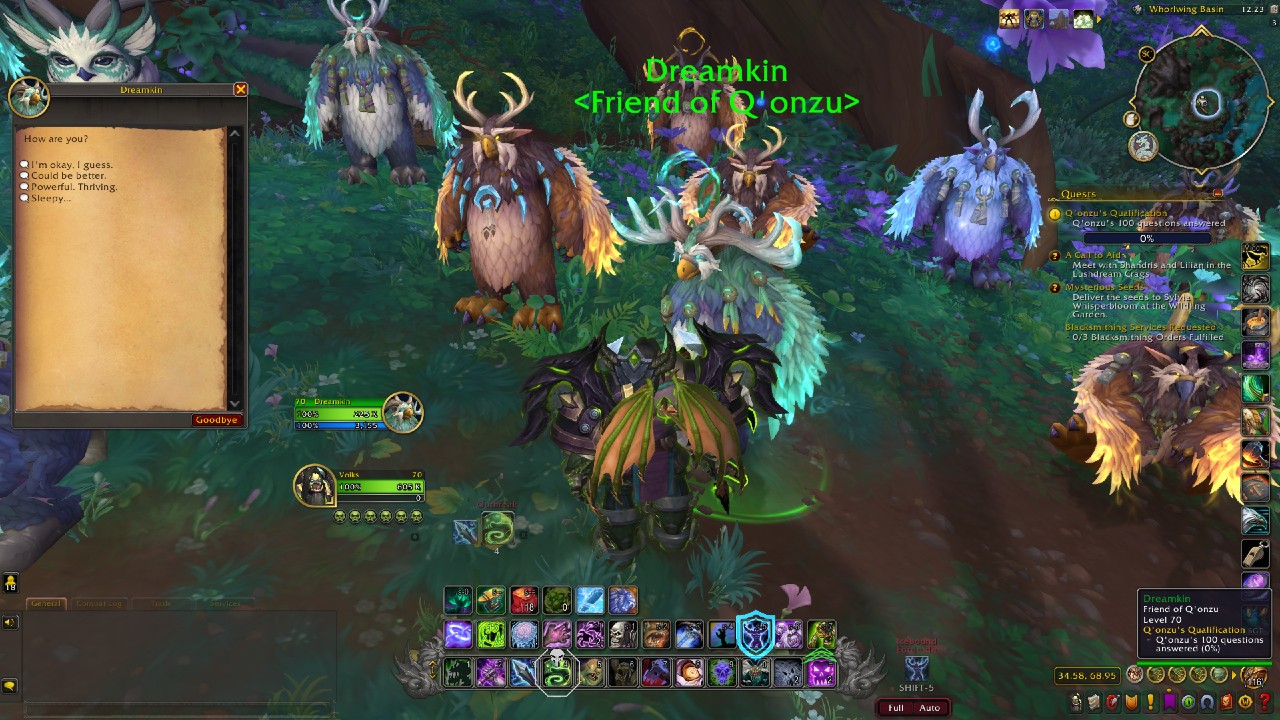Image resolution: width=1280 pixels, height=720 pixels.
Task: Open the Group Finder green eye icon
Action: tap(1187, 702)
